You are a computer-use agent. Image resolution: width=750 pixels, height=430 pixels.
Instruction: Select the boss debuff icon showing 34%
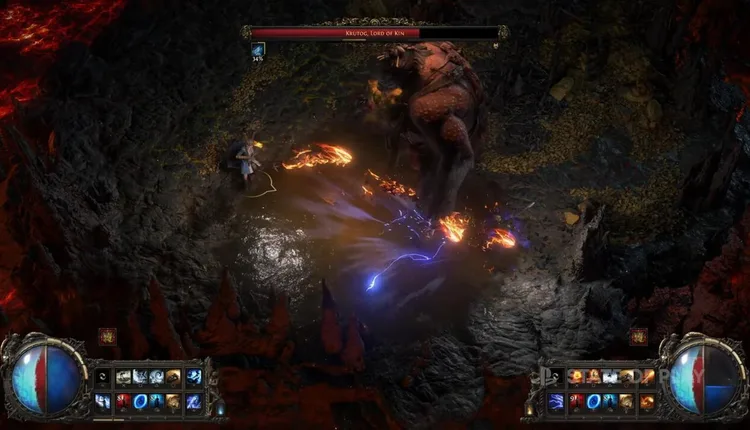click(x=258, y=50)
